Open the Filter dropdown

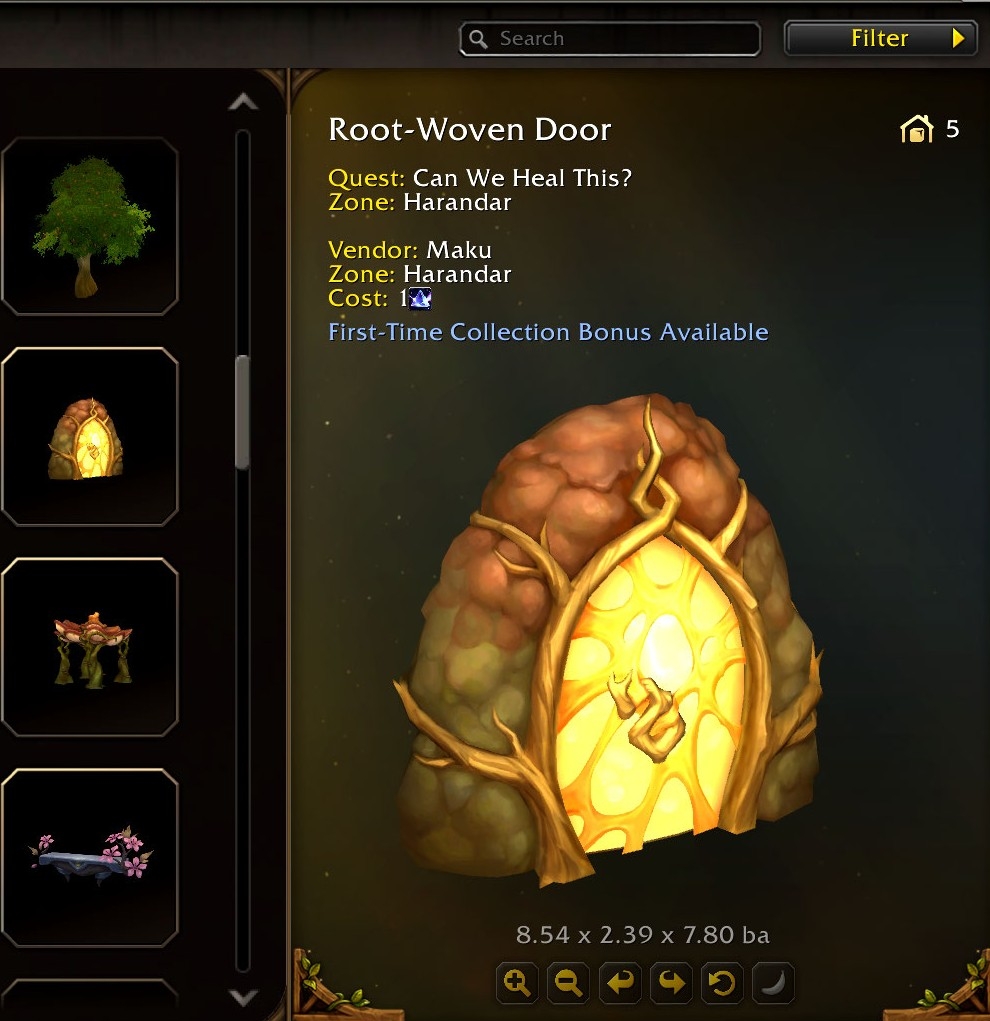(x=880, y=39)
